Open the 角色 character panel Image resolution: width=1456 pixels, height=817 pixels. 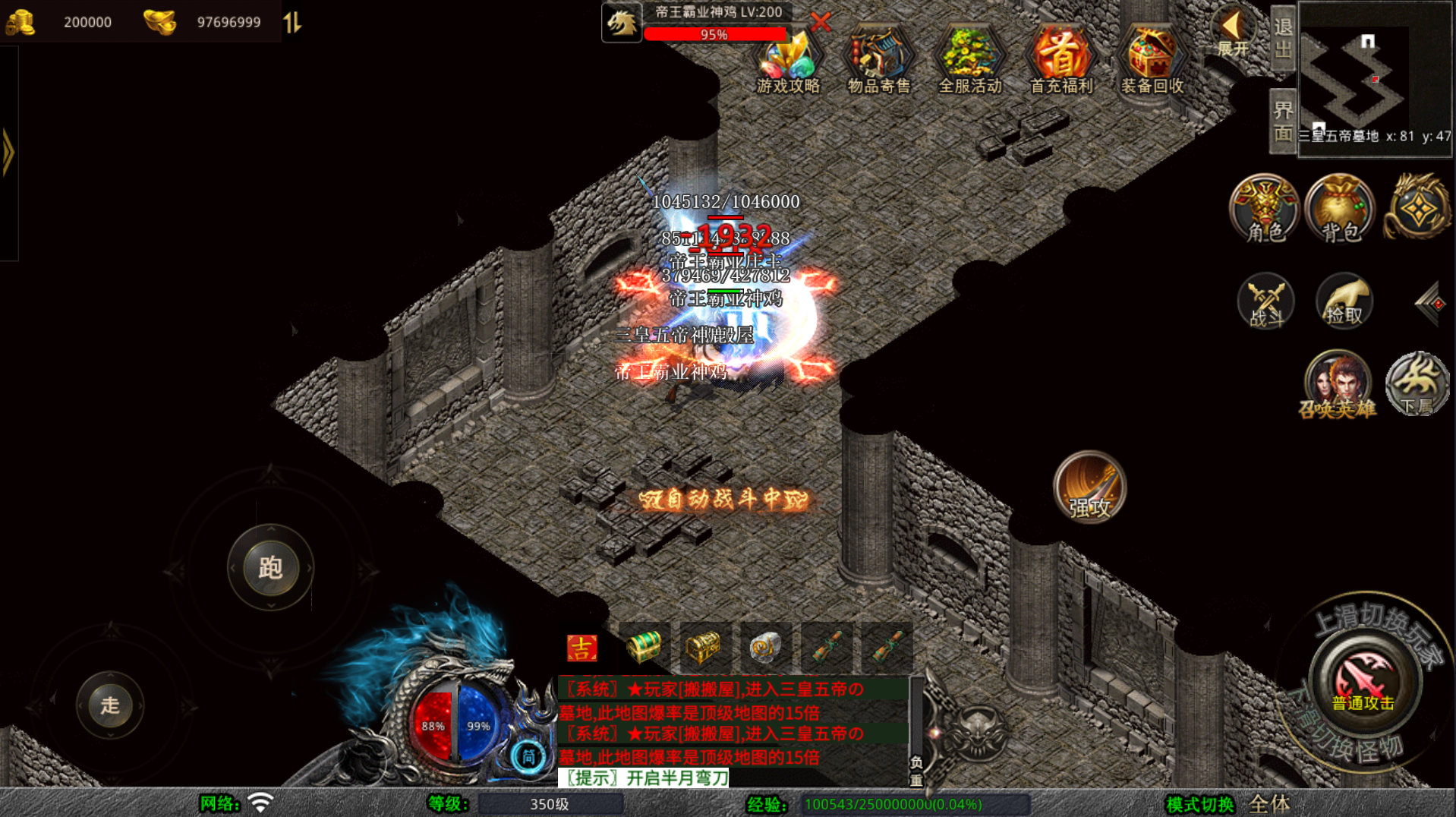[x=1265, y=210]
